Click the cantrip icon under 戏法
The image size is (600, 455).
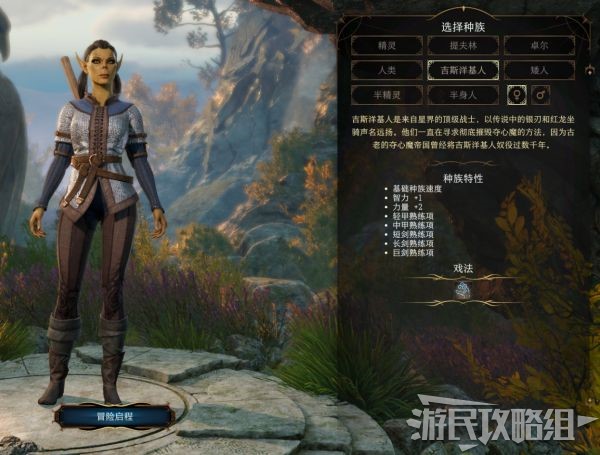pyautogui.click(x=462, y=290)
